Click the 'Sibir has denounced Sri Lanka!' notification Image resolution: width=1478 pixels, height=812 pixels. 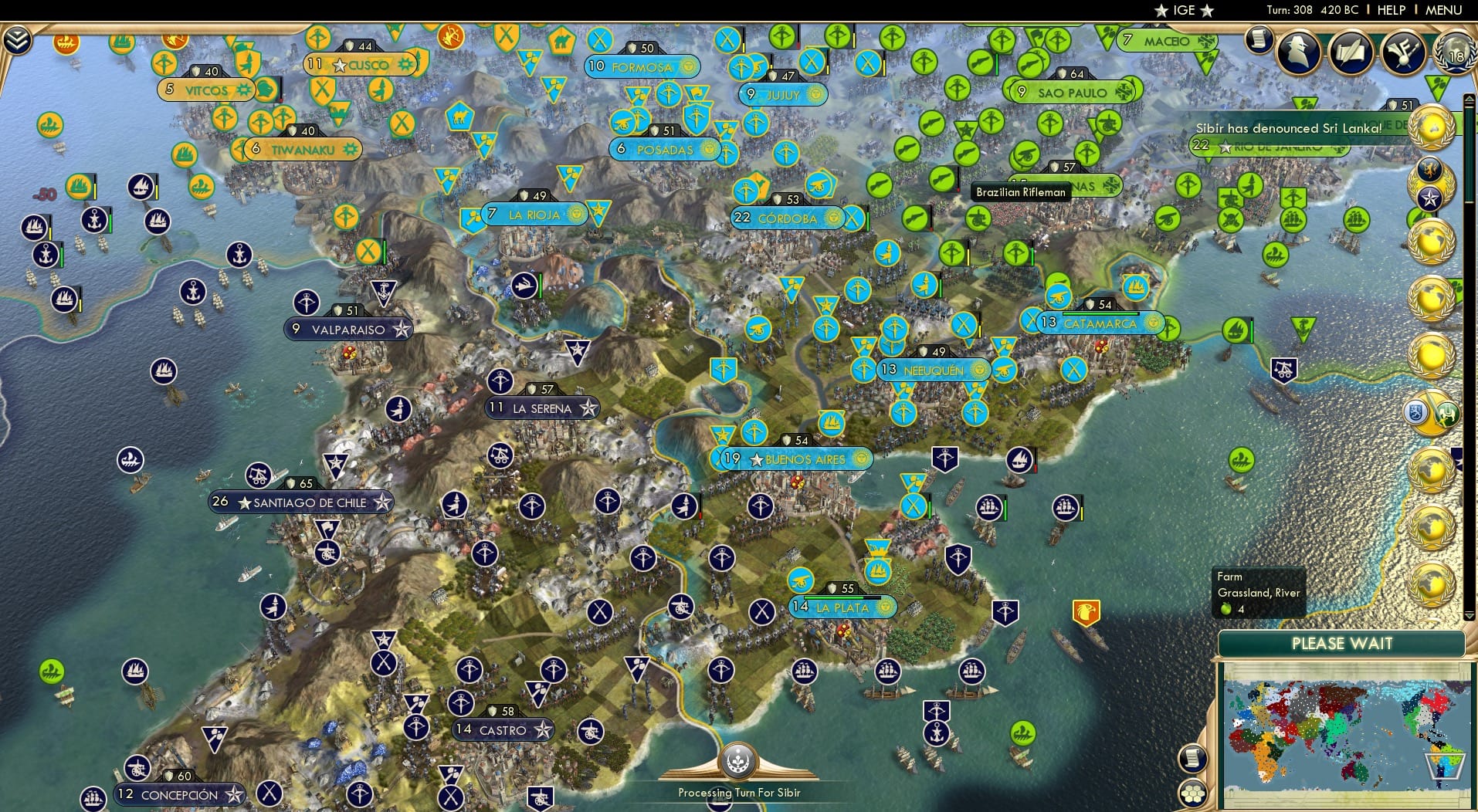click(x=1289, y=129)
